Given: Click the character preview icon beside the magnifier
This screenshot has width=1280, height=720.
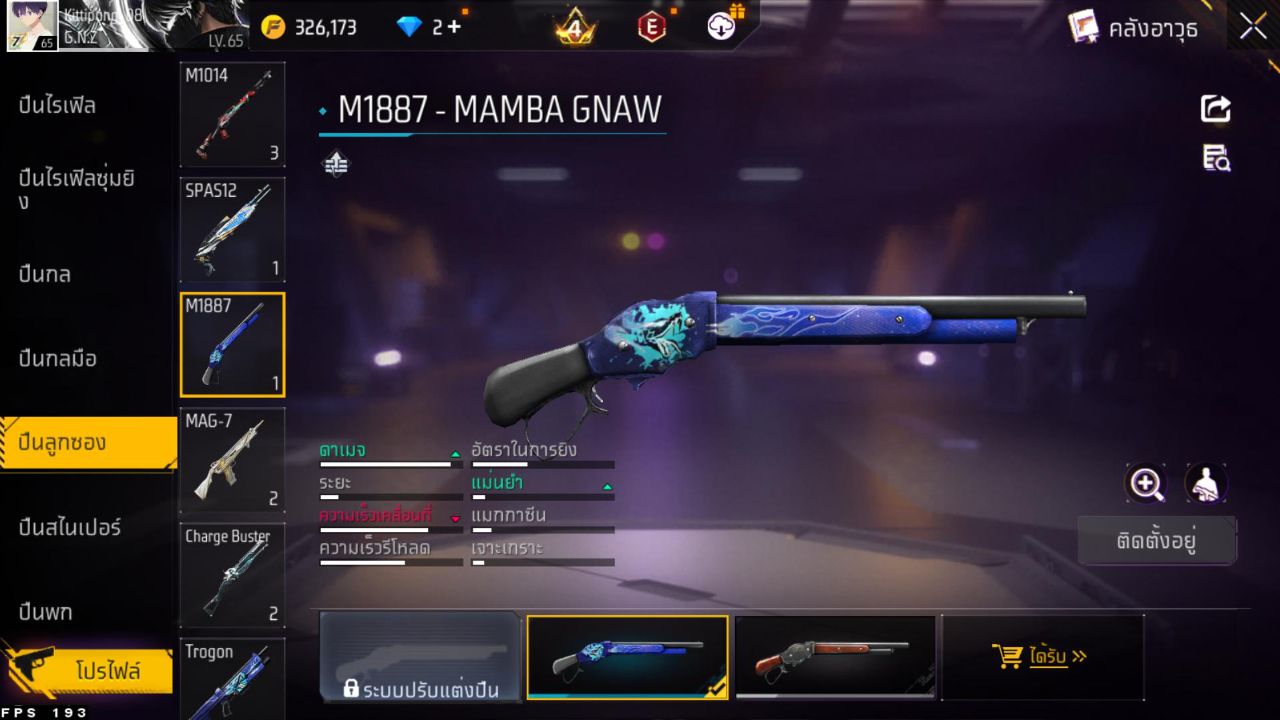Looking at the screenshot, I should click(x=1205, y=484).
